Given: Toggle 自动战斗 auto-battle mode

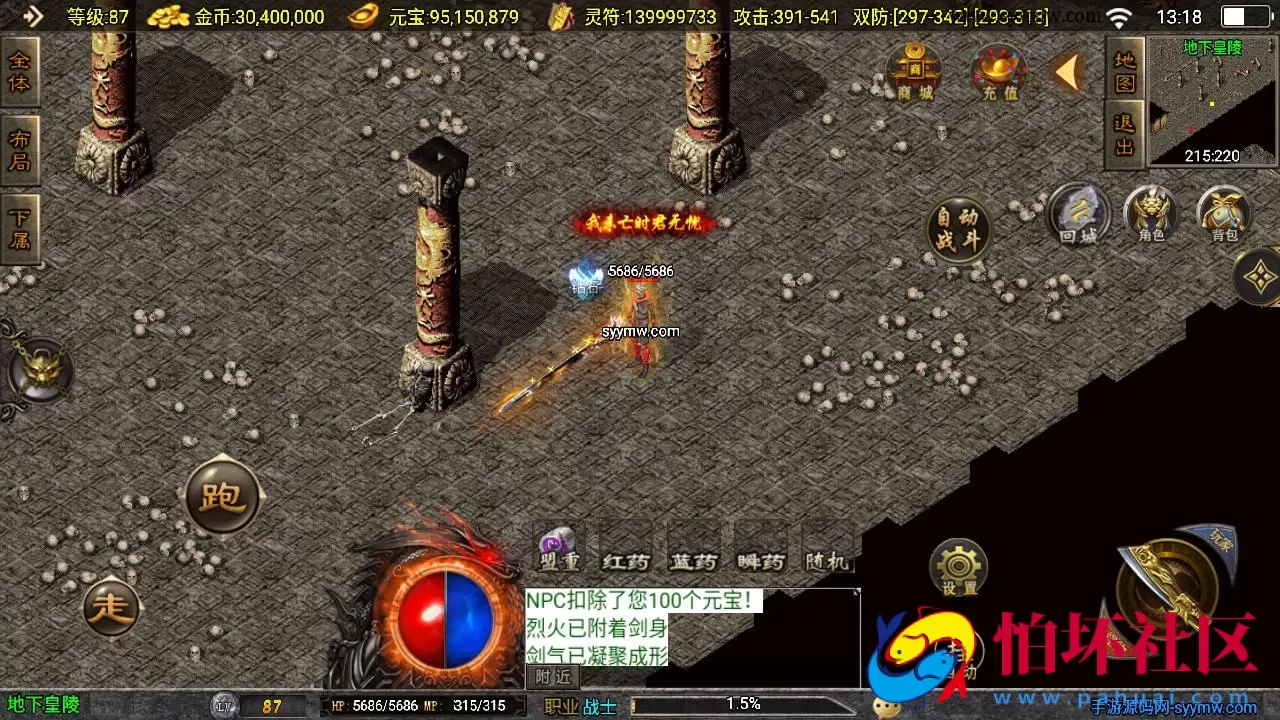Looking at the screenshot, I should (x=959, y=228).
